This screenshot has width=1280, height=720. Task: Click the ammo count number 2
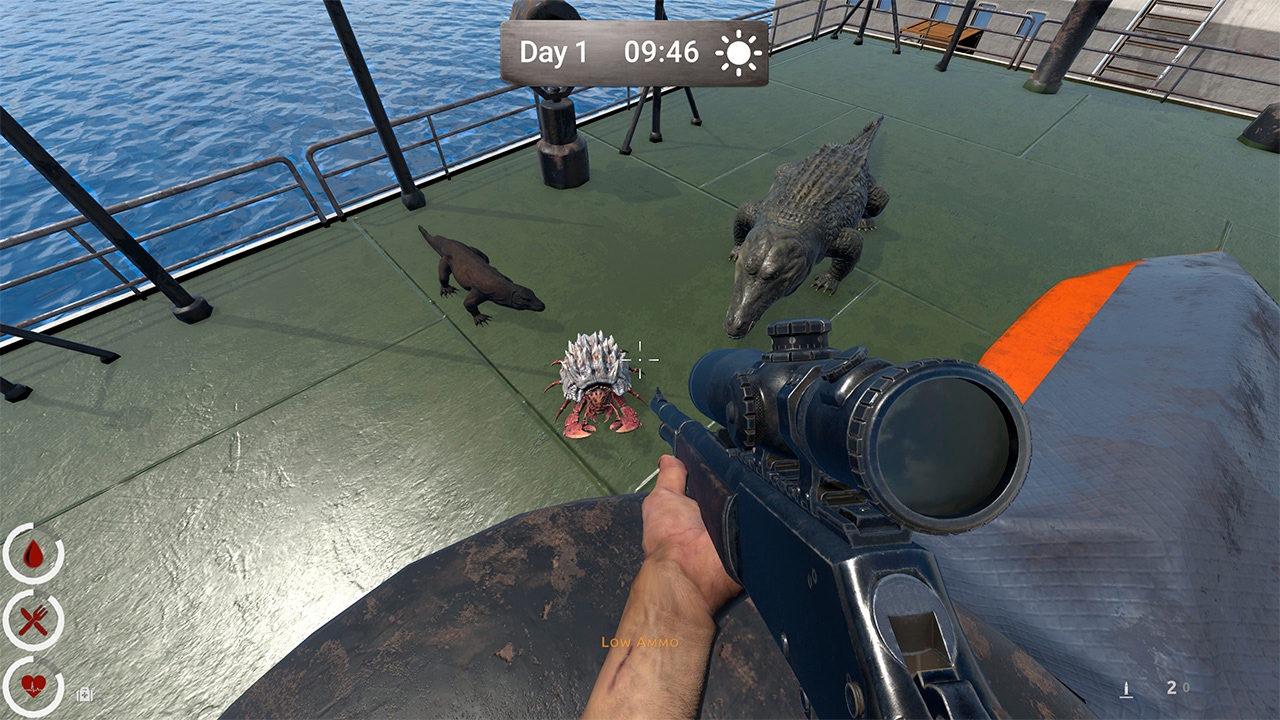point(1171,688)
